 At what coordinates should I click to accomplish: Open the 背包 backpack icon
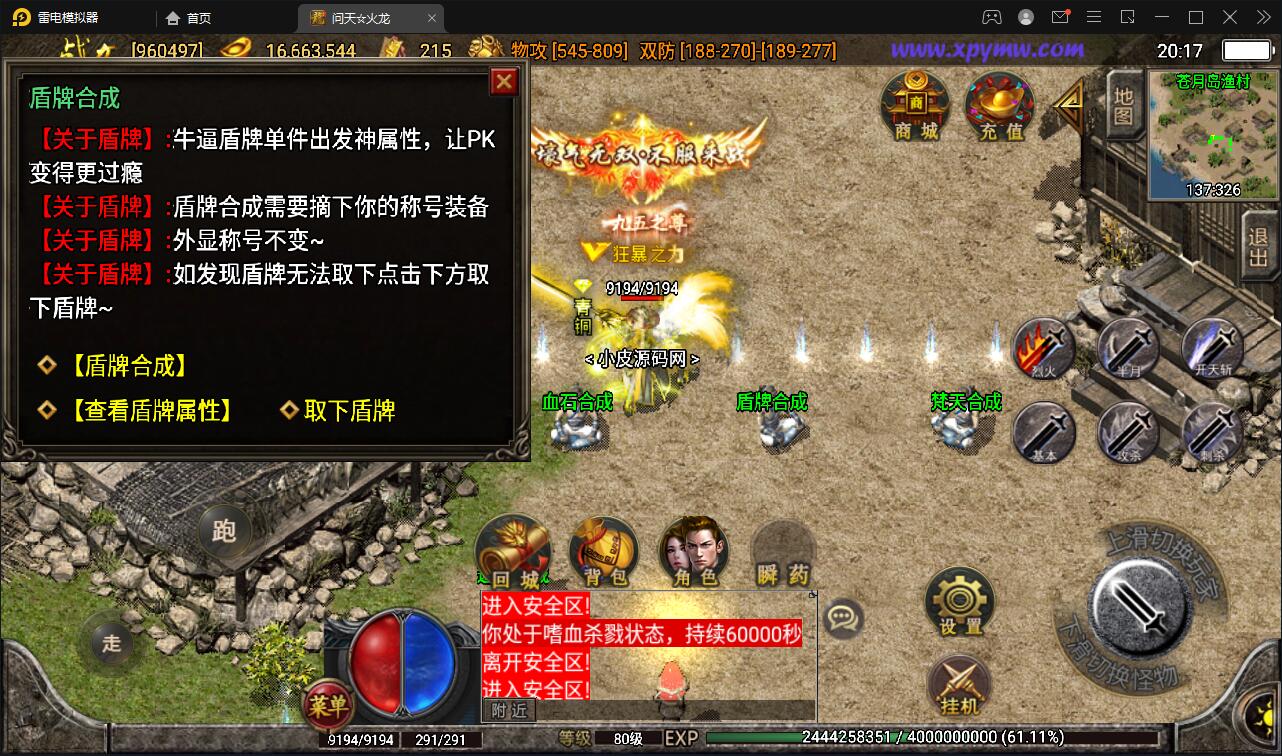pos(603,550)
